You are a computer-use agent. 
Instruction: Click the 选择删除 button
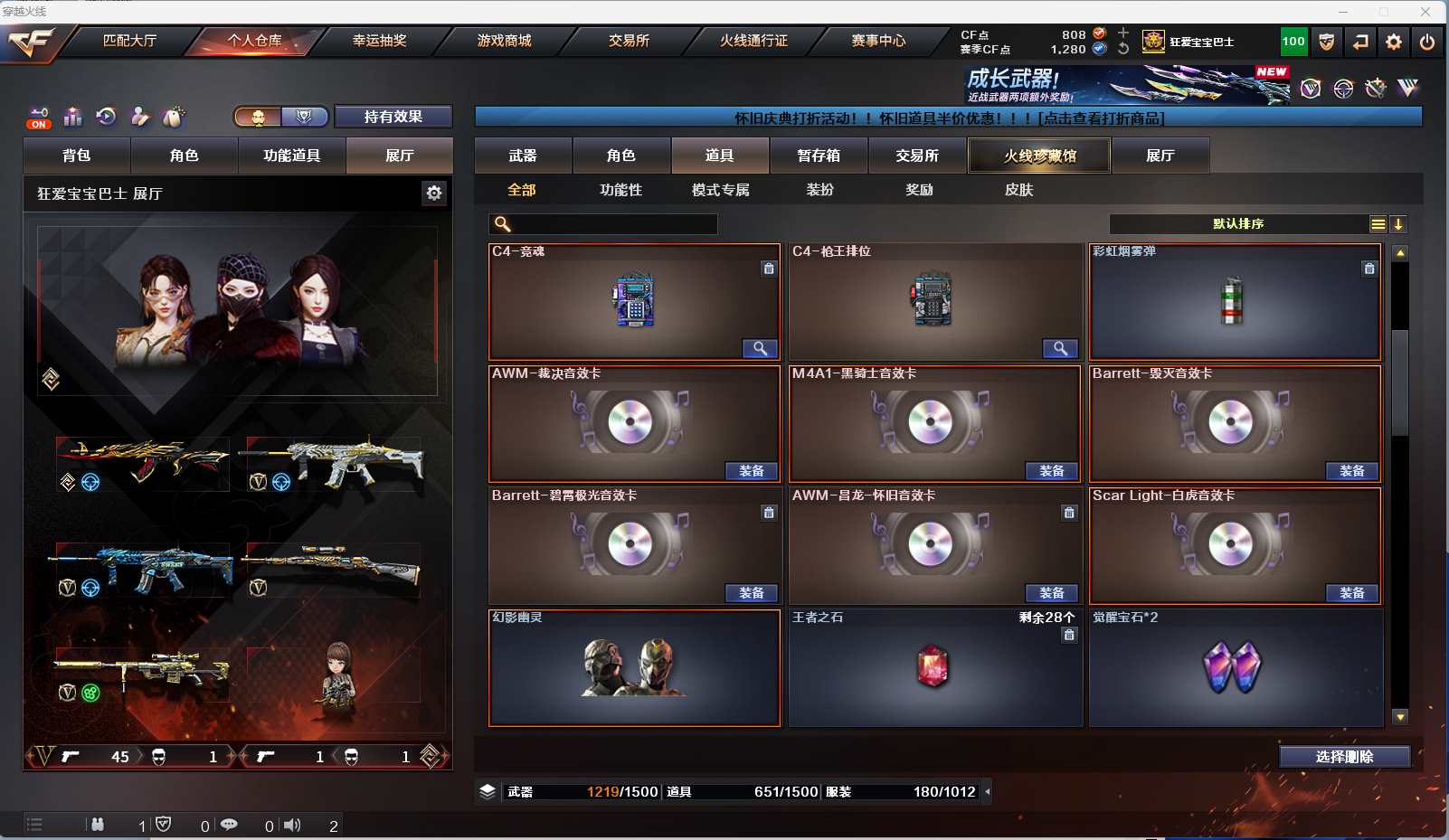(x=1344, y=757)
